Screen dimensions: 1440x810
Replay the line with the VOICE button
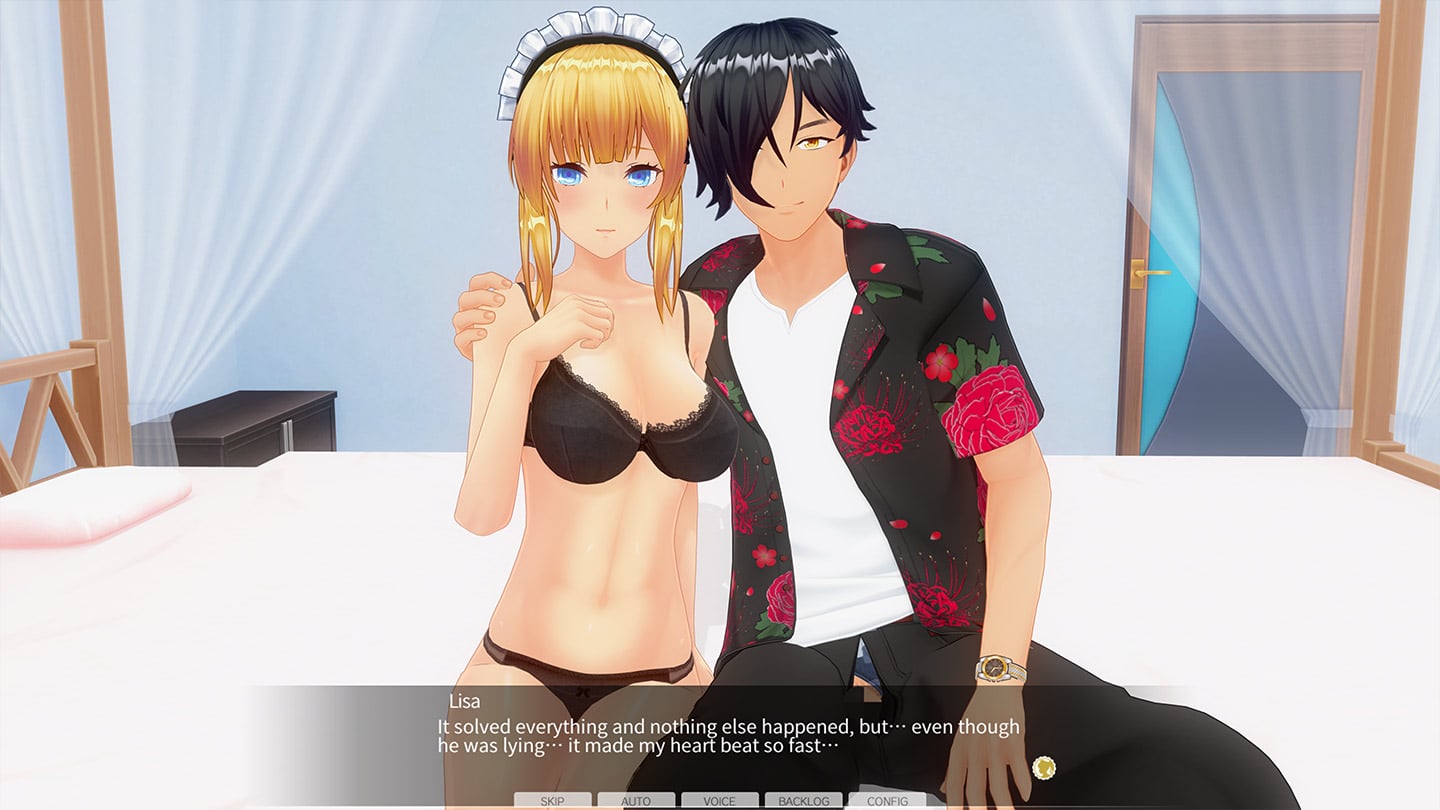point(720,801)
